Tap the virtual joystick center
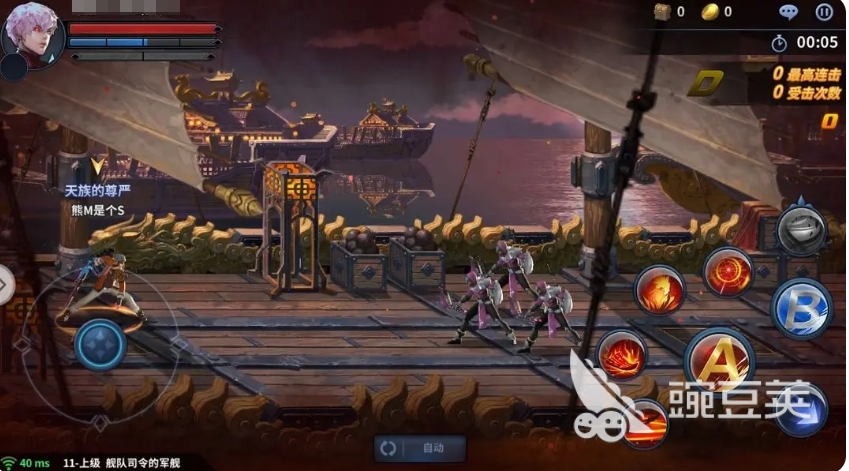Image resolution: width=849 pixels, height=471 pixels. pyautogui.click(x=100, y=345)
